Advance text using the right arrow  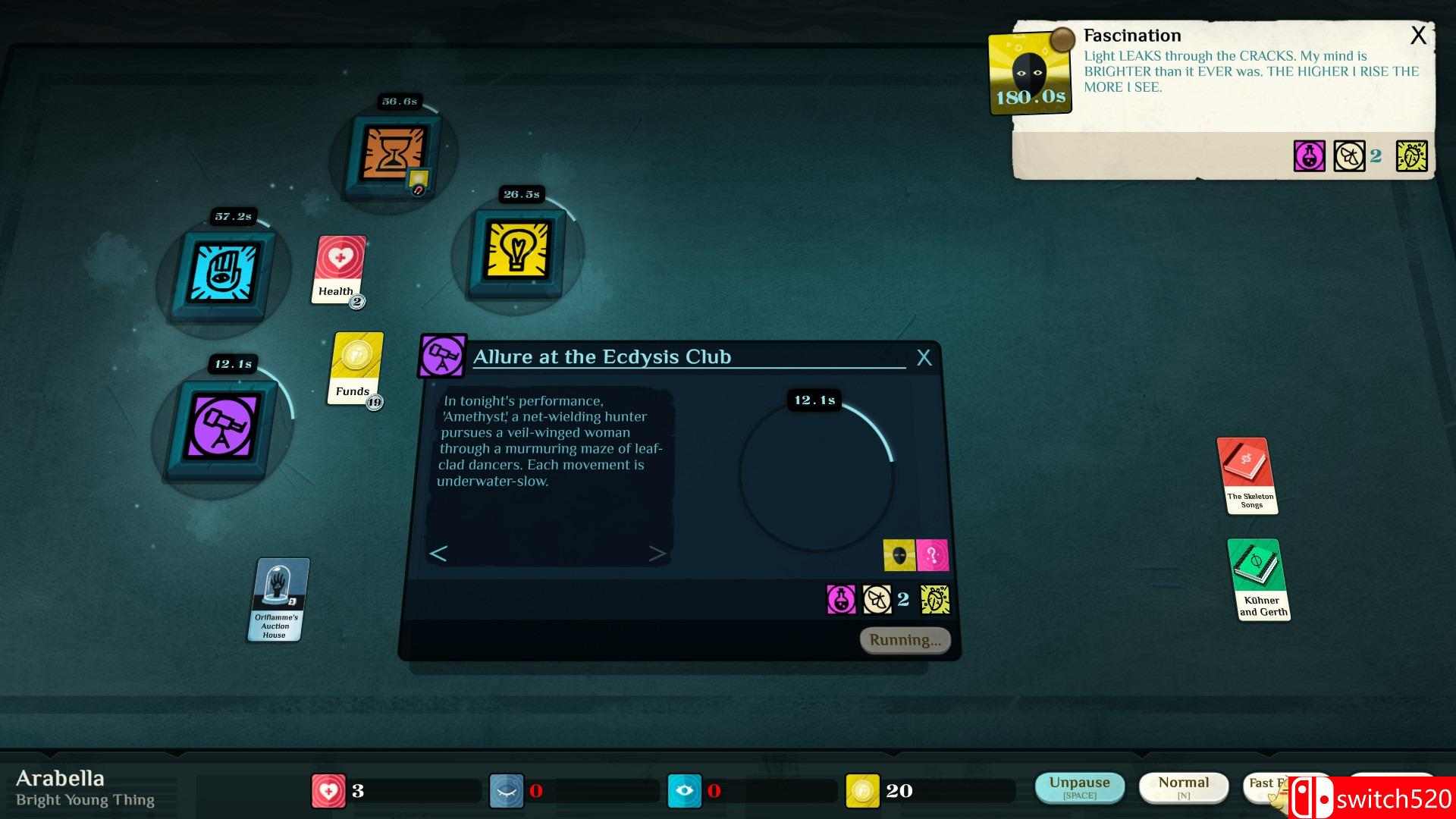pyautogui.click(x=658, y=553)
